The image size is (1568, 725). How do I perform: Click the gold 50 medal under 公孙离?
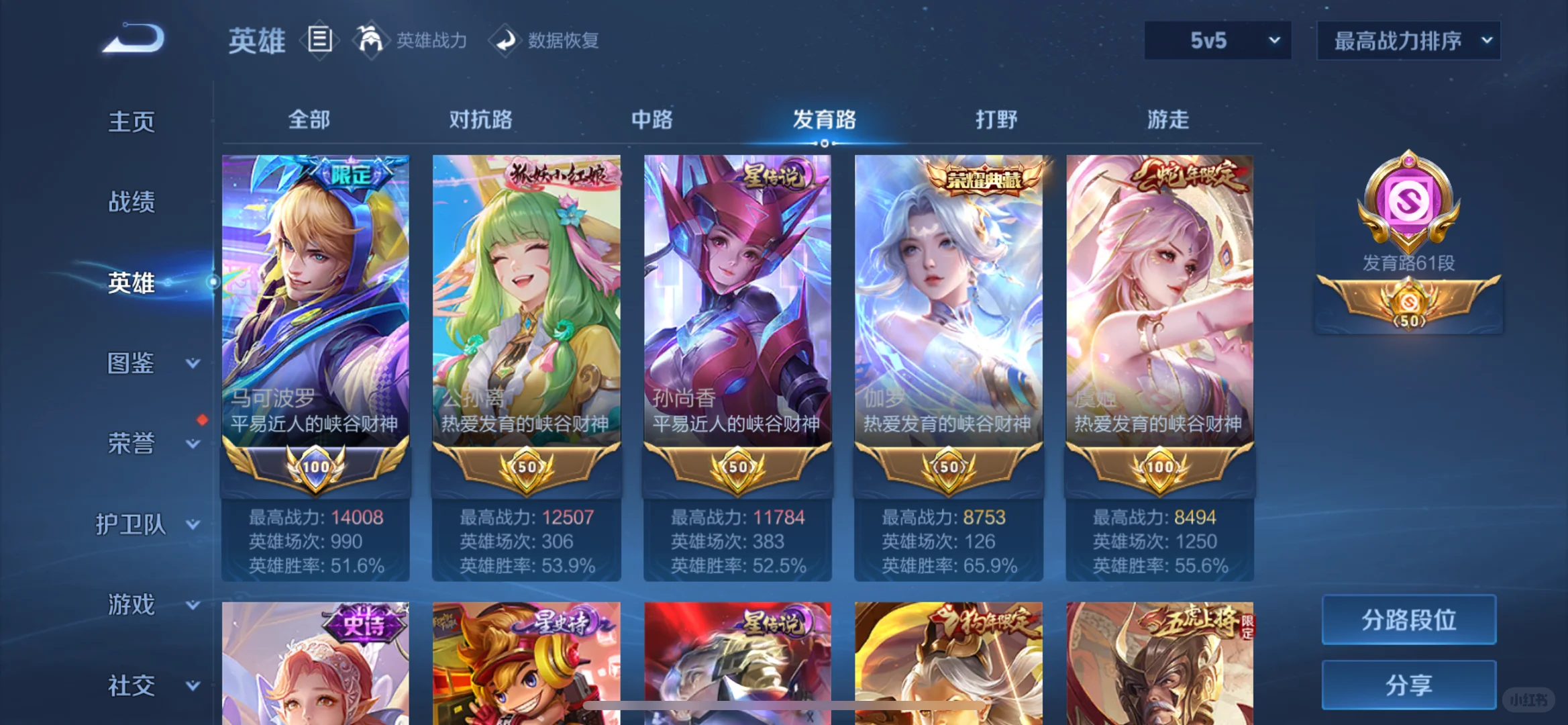[x=526, y=468]
